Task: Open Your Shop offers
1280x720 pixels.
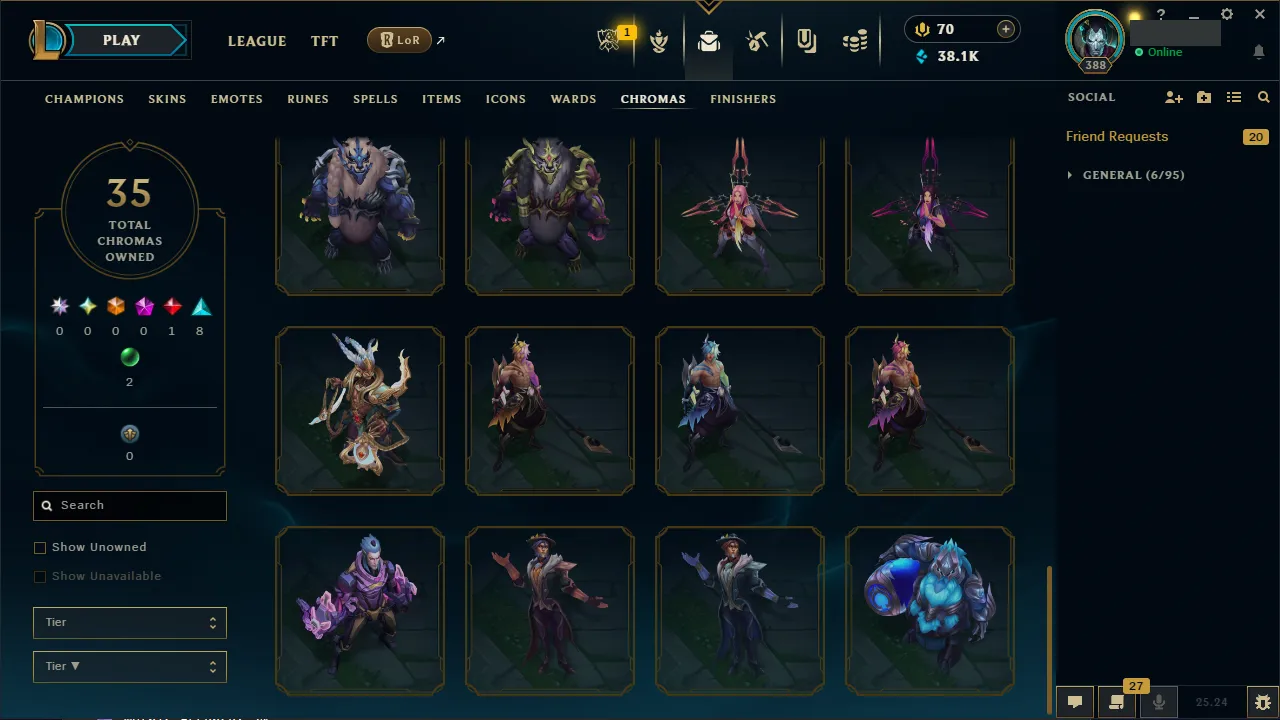Action: pyautogui.click(x=807, y=40)
